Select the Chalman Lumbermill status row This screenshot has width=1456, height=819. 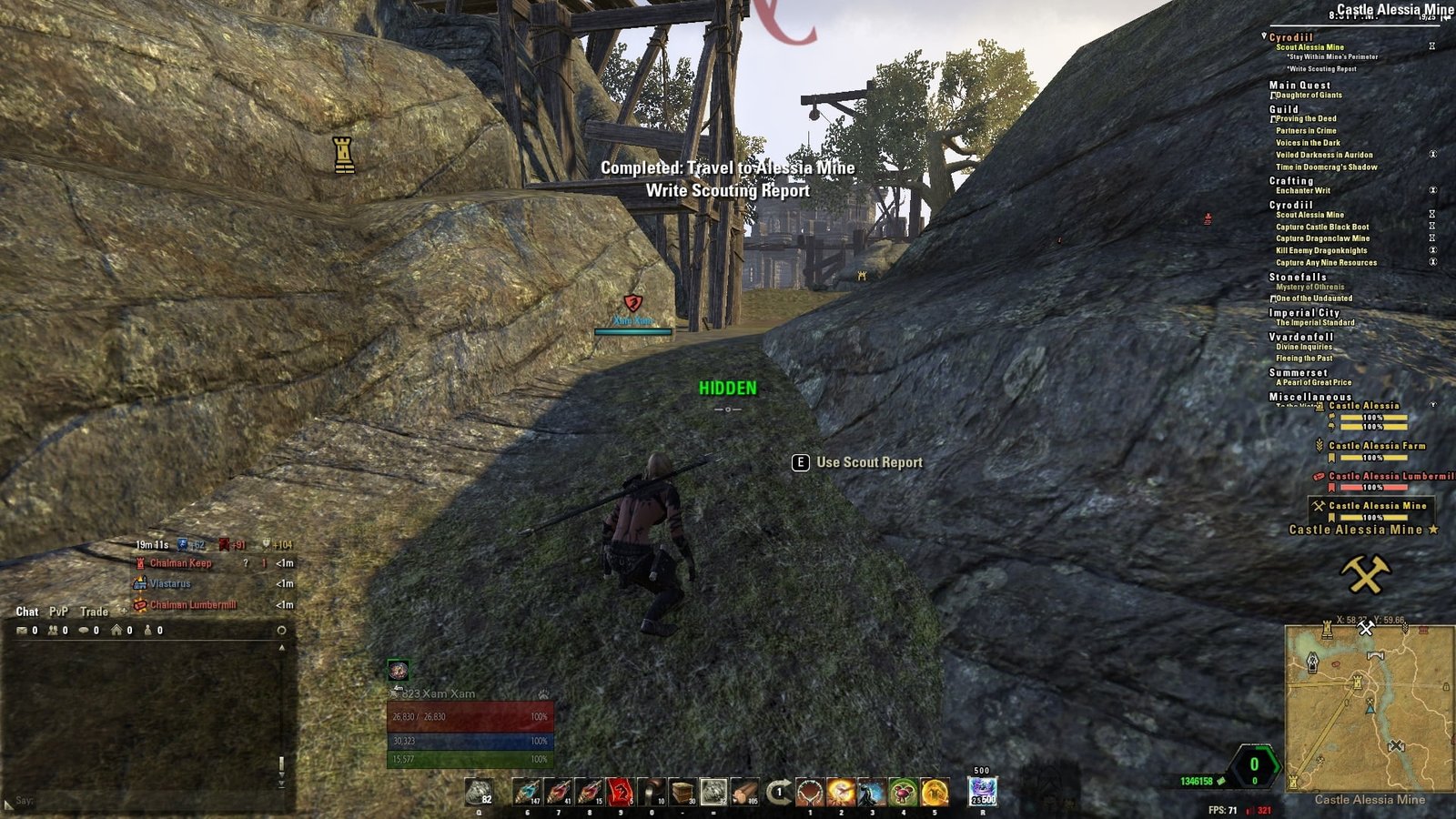[x=192, y=604]
